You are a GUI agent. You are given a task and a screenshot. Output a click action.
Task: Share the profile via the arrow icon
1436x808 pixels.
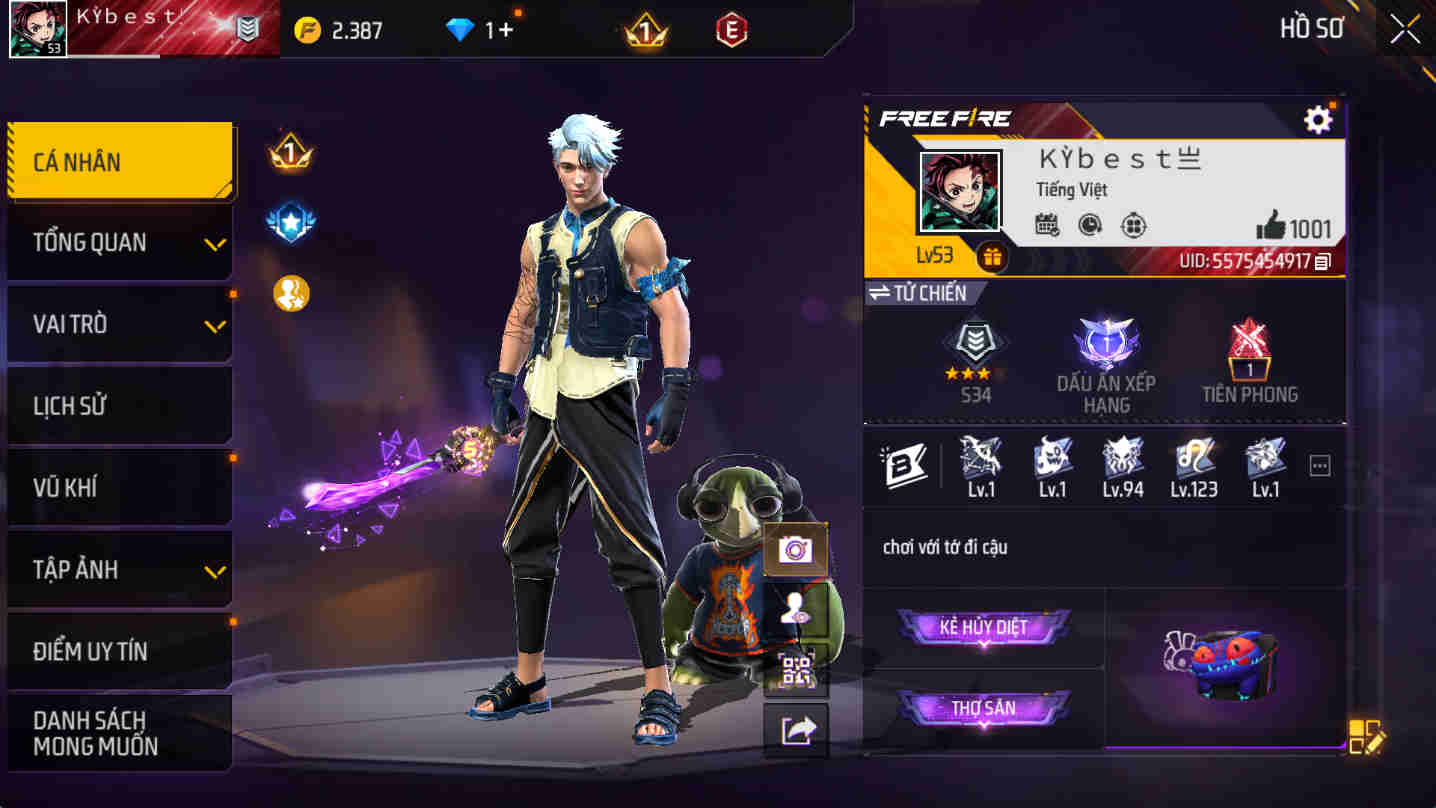(797, 728)
